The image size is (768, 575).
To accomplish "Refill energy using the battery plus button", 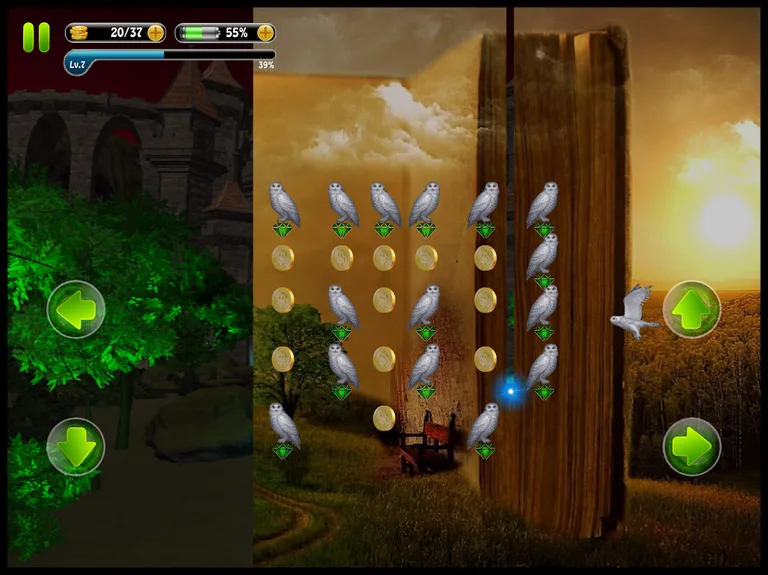I will [x=265, y=33].
